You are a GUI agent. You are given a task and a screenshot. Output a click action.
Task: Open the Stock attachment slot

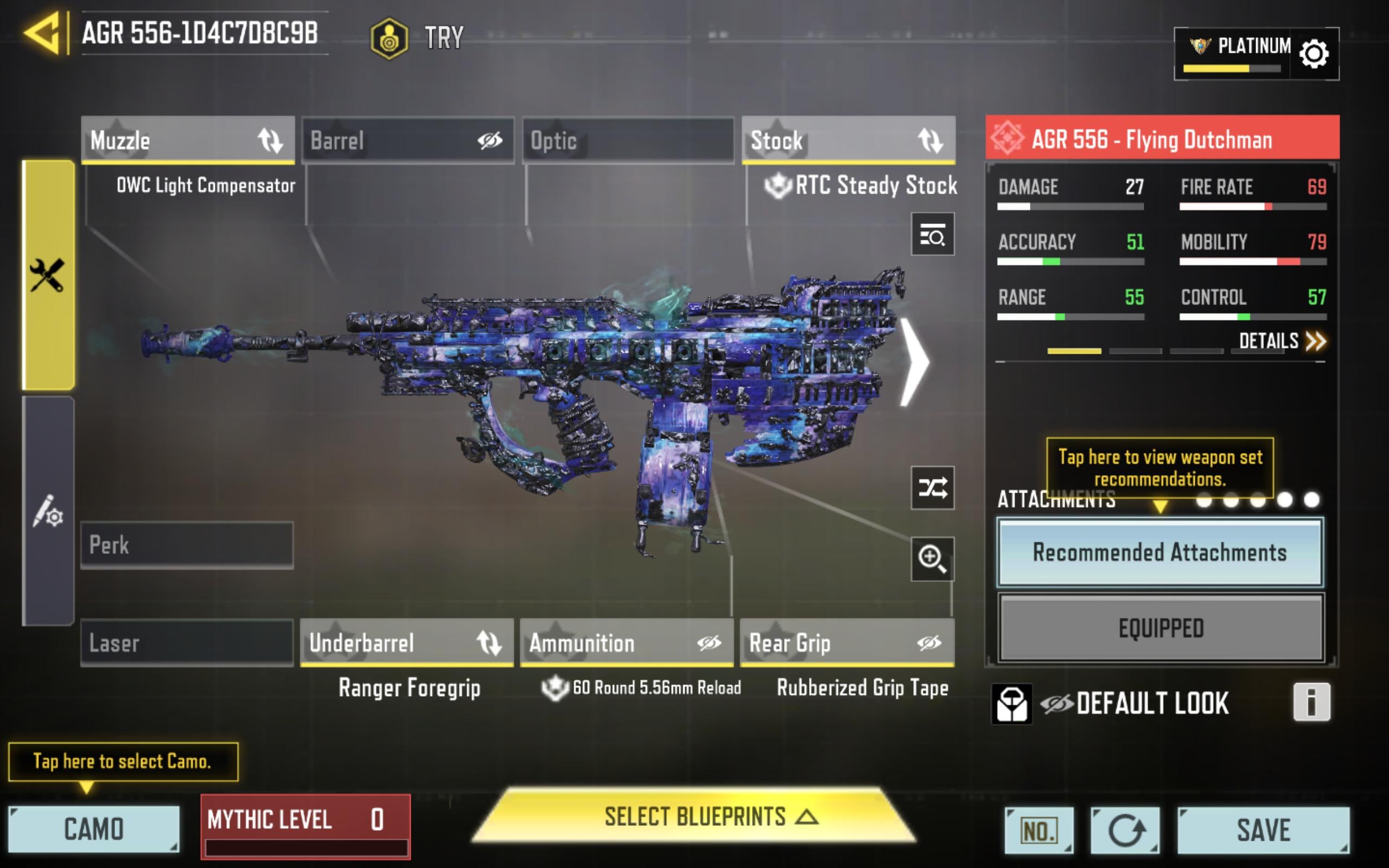pos(849,140)
